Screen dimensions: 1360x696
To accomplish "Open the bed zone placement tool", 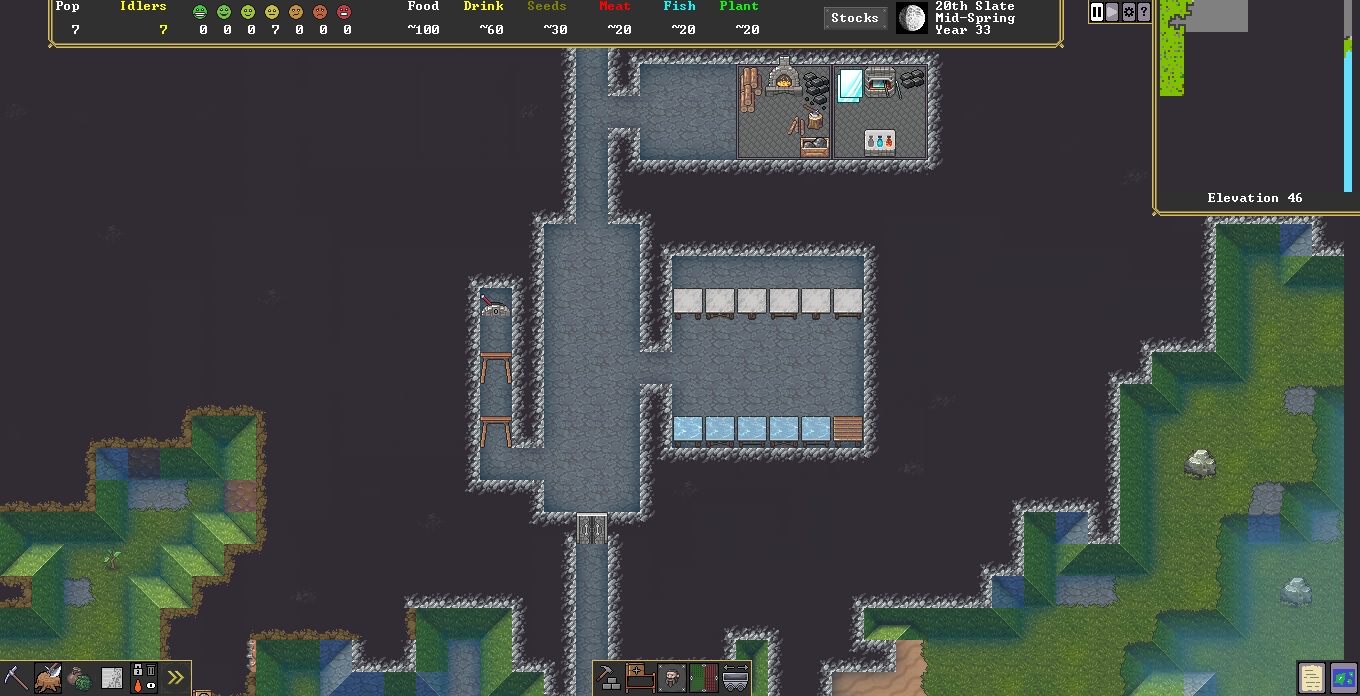I will point(640,678).
